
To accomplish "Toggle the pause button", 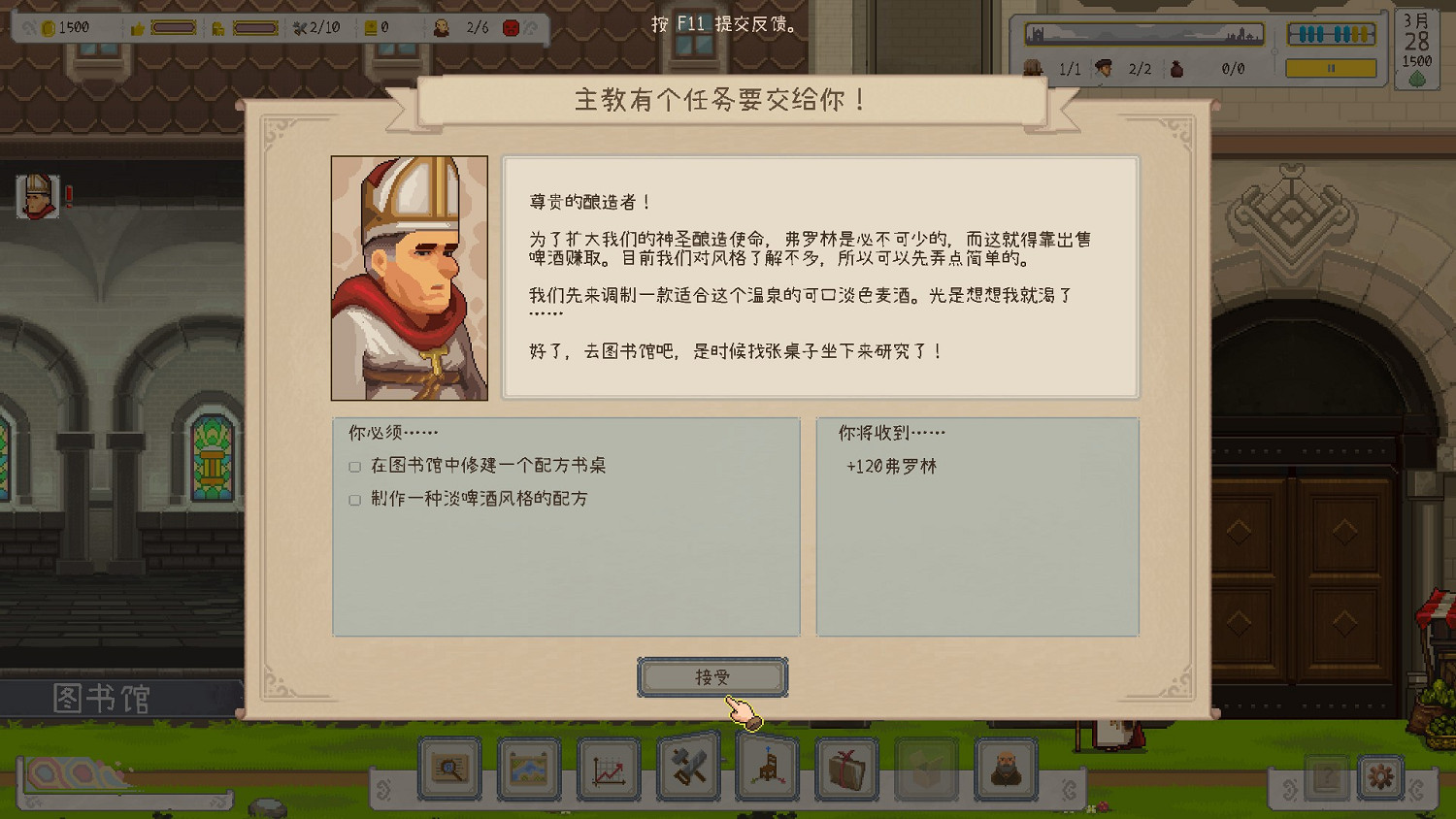I will point(1331,69).
